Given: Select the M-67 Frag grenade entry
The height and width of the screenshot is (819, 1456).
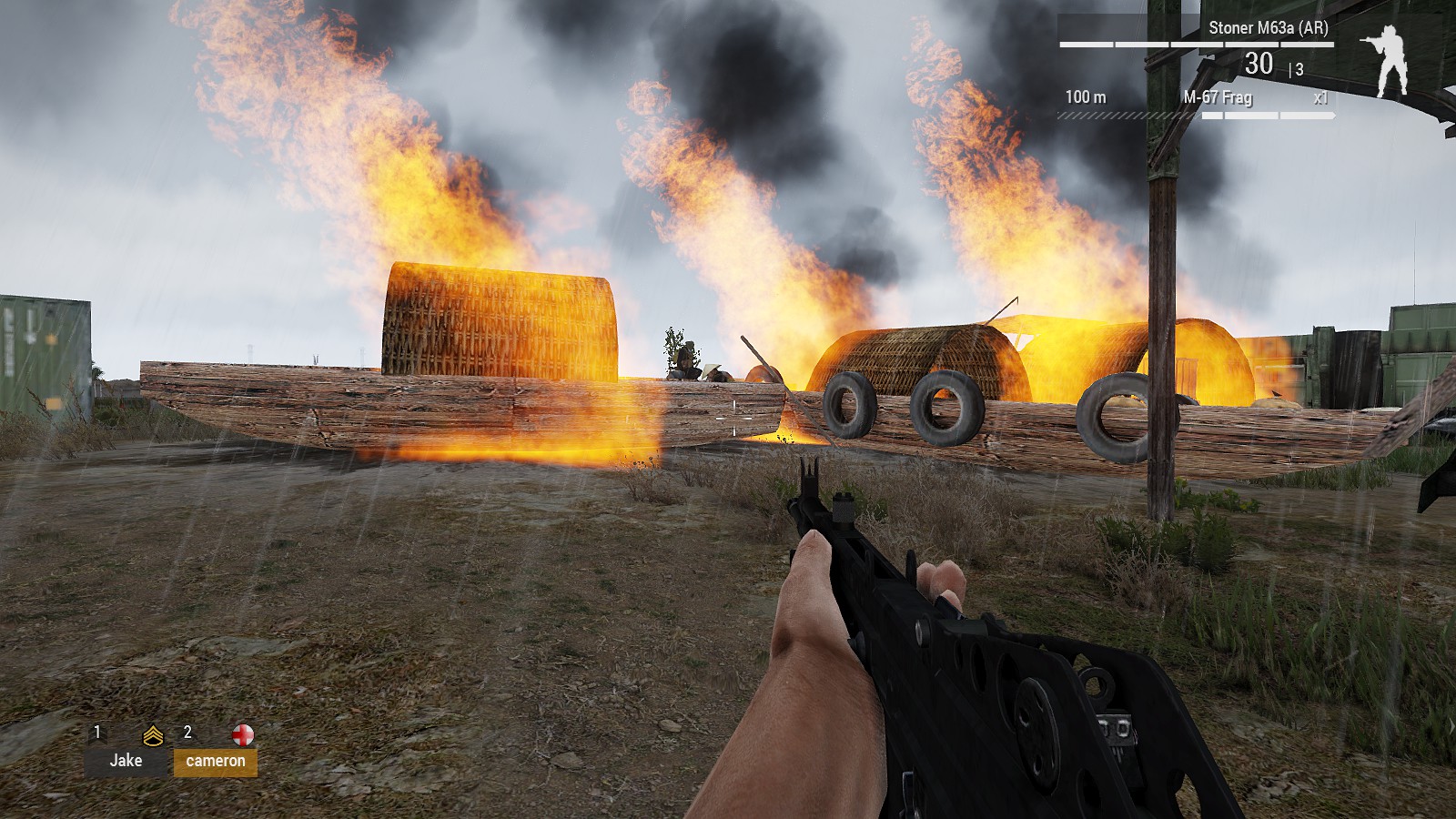Looking at the screenshot, I should (1218, 97).
